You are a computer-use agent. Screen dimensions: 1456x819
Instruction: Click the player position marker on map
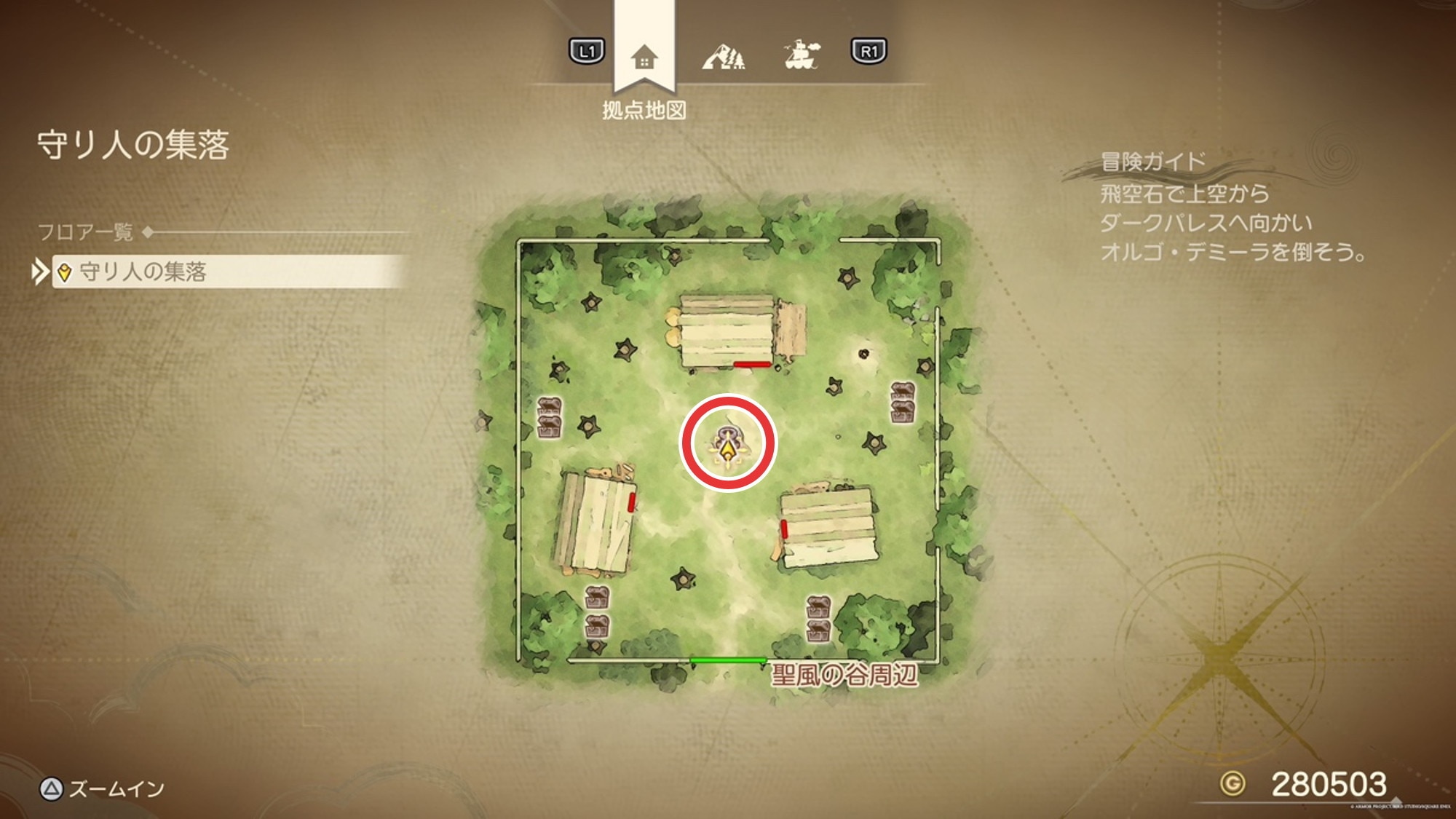(x=728, y=445)
